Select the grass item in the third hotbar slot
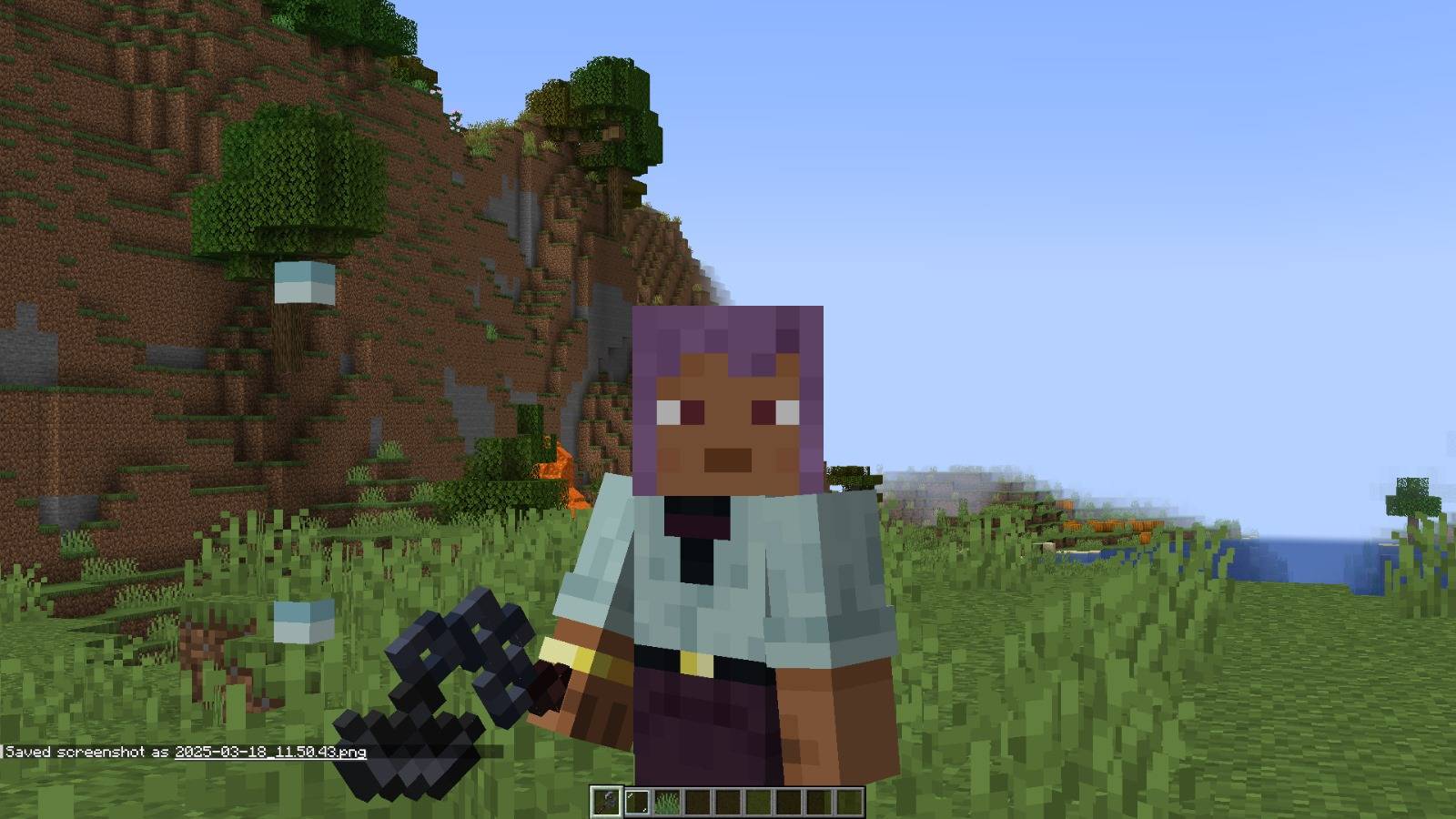 tap(667, 801)
